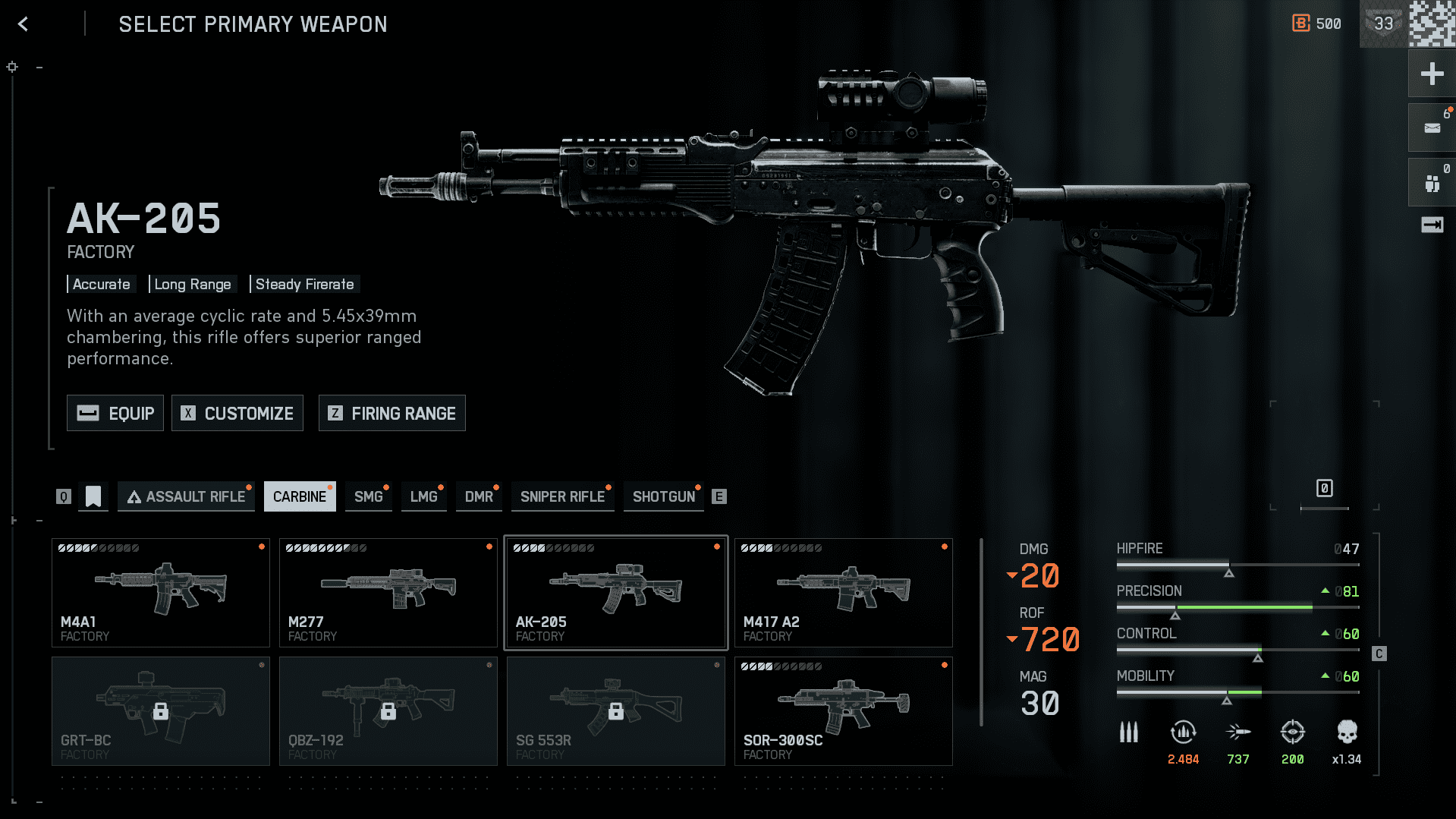
Task: Switch to the Shotgun category
Action: click(664, 496)
